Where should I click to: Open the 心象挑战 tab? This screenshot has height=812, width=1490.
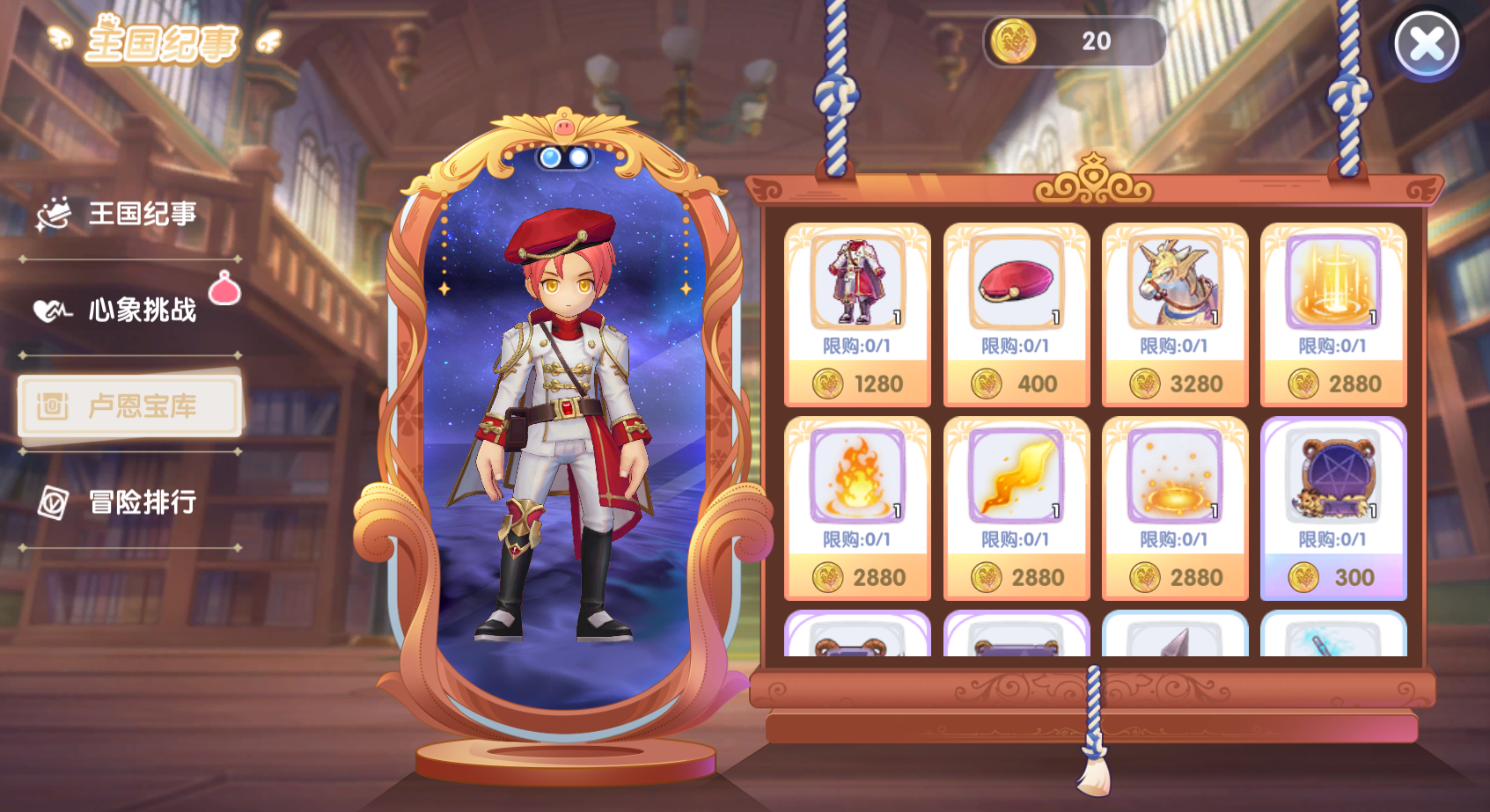(129, 310)
